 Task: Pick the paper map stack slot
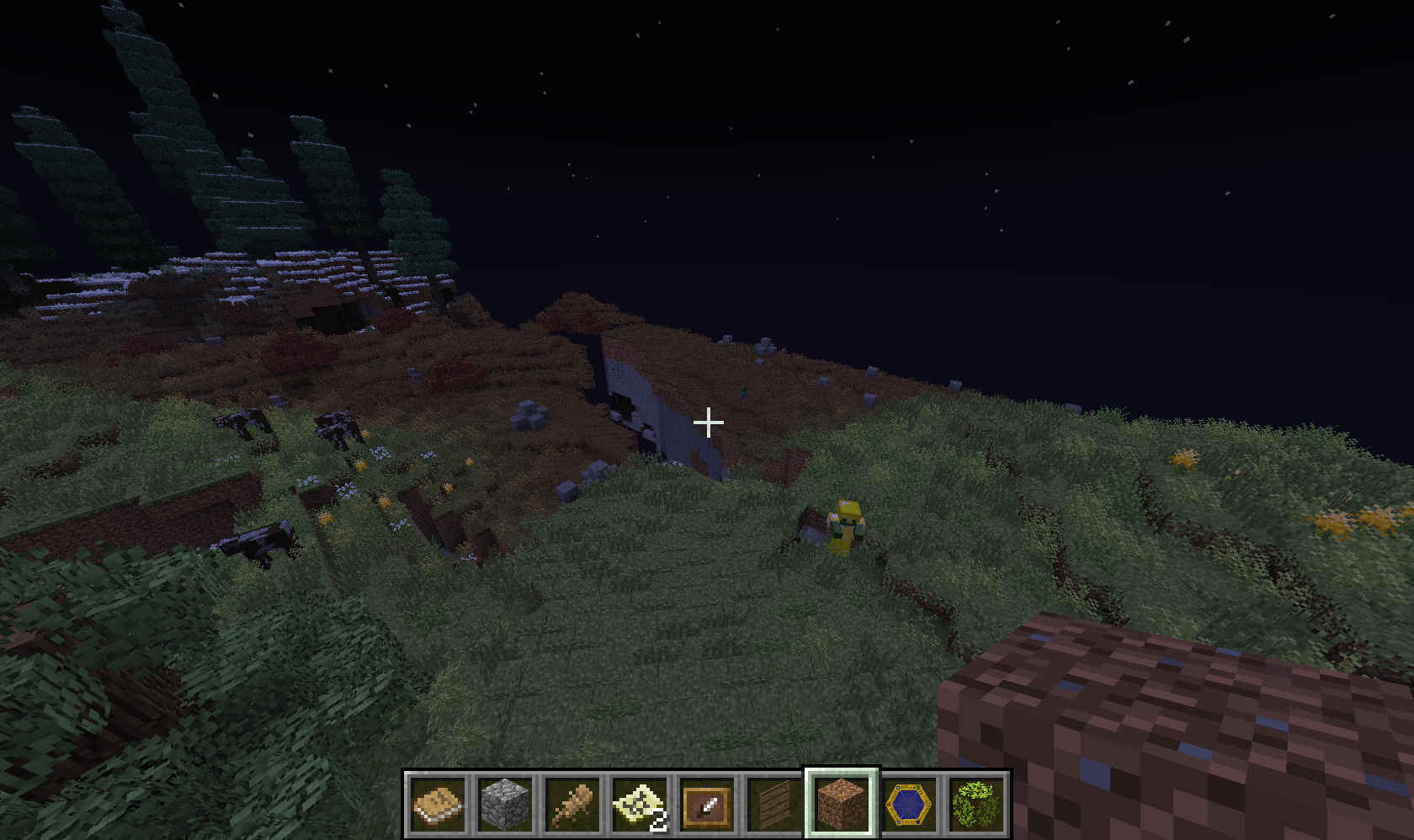(x=640, y=805)
